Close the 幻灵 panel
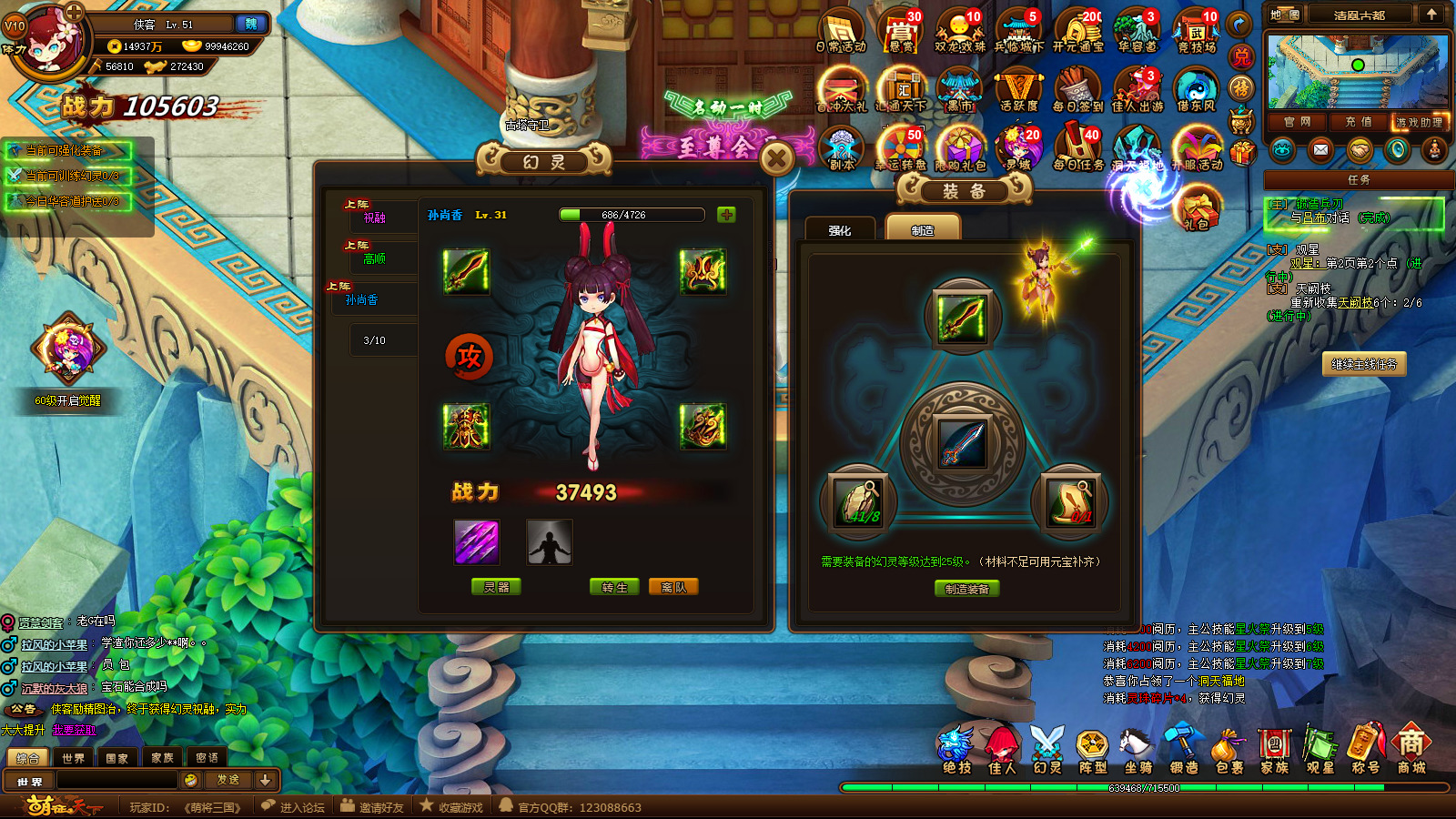Viewport: 1456px width, 819px height. [776, 159]
